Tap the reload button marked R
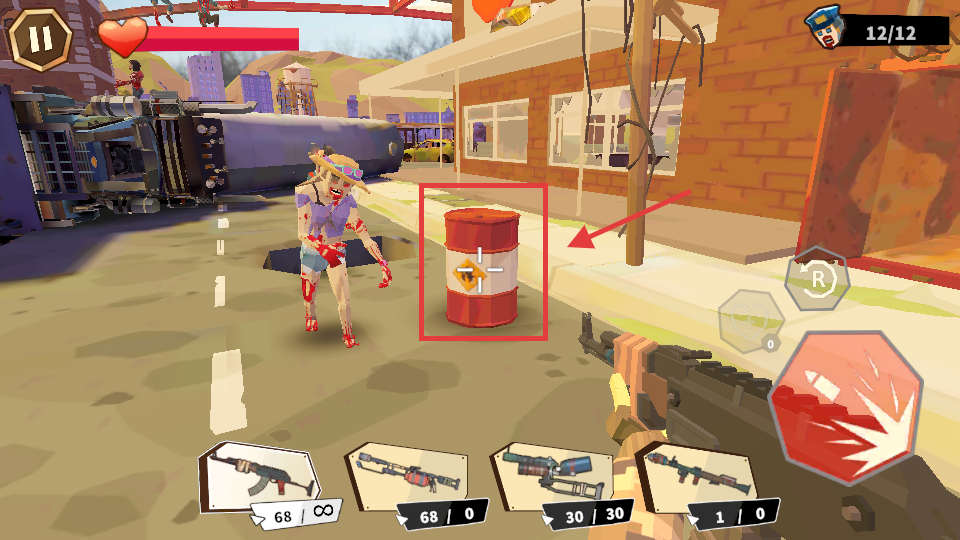Screen dimensions: 960x540 point(817,280)
